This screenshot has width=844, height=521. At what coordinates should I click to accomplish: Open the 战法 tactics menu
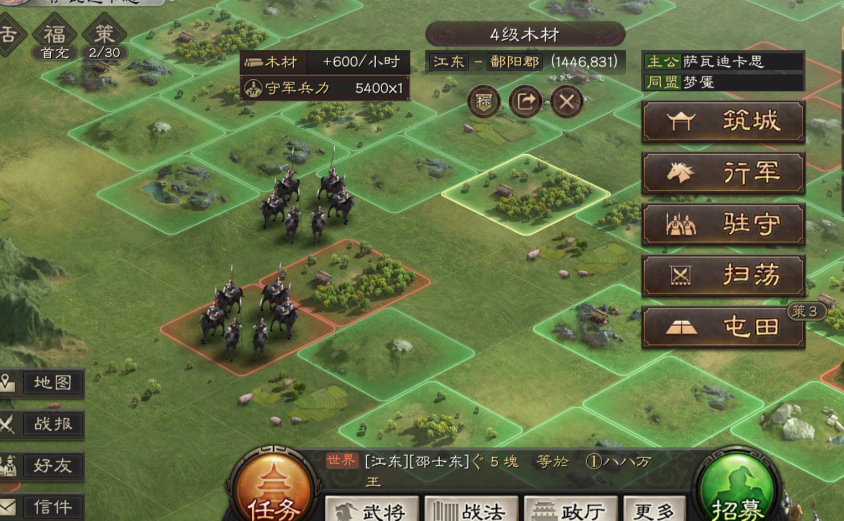tap(471, 509)
